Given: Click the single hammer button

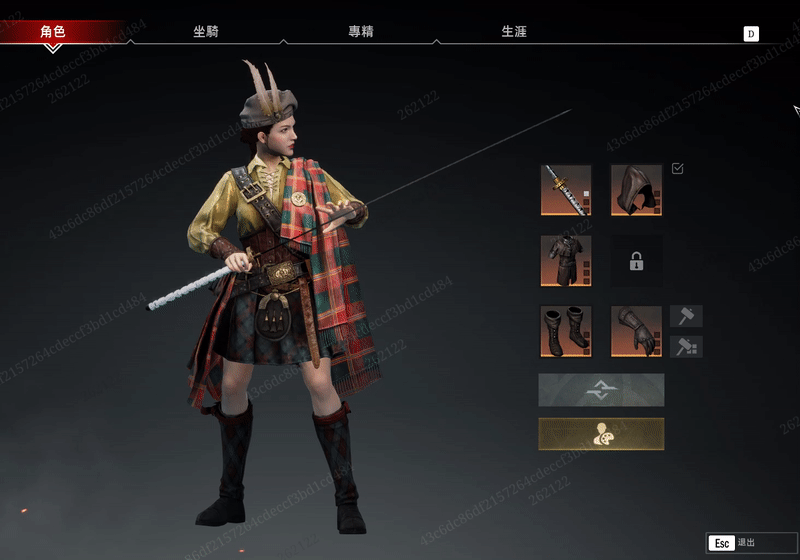Looking at the screenshot, I should (686, 317).
